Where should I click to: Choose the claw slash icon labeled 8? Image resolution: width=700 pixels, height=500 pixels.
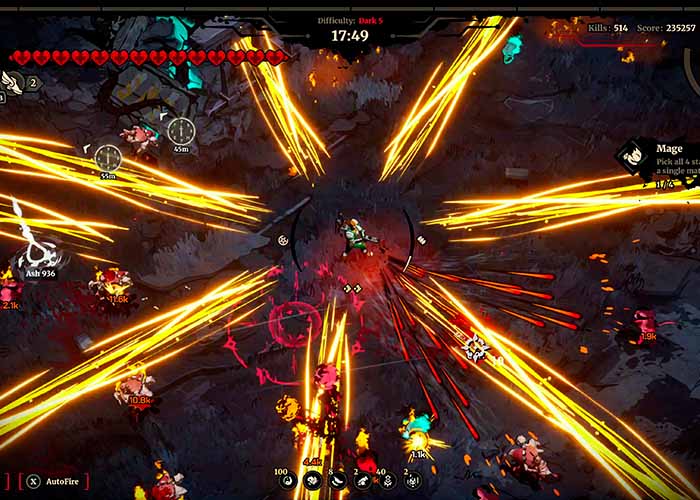click(x=337, y=481)
